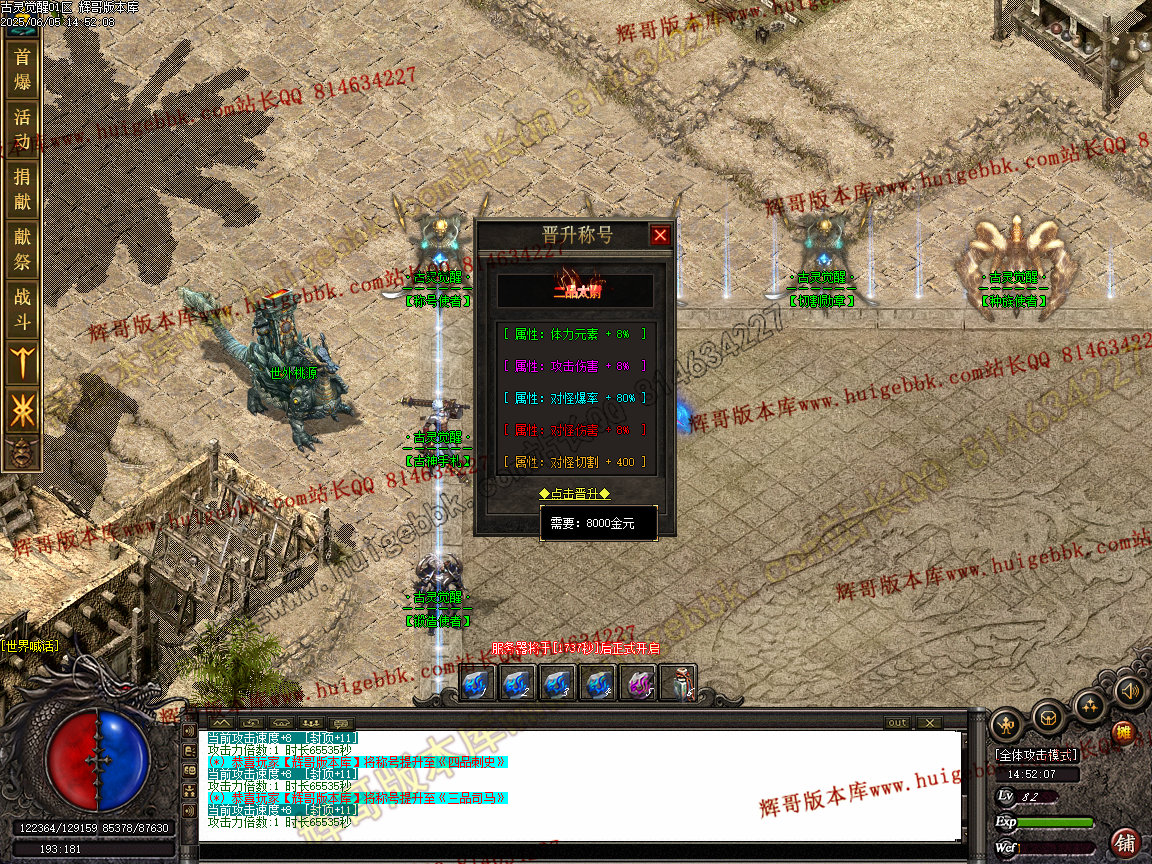Open the 首爆 first-drop menu
Screen dimensions: 1152x864
[22, 68]
